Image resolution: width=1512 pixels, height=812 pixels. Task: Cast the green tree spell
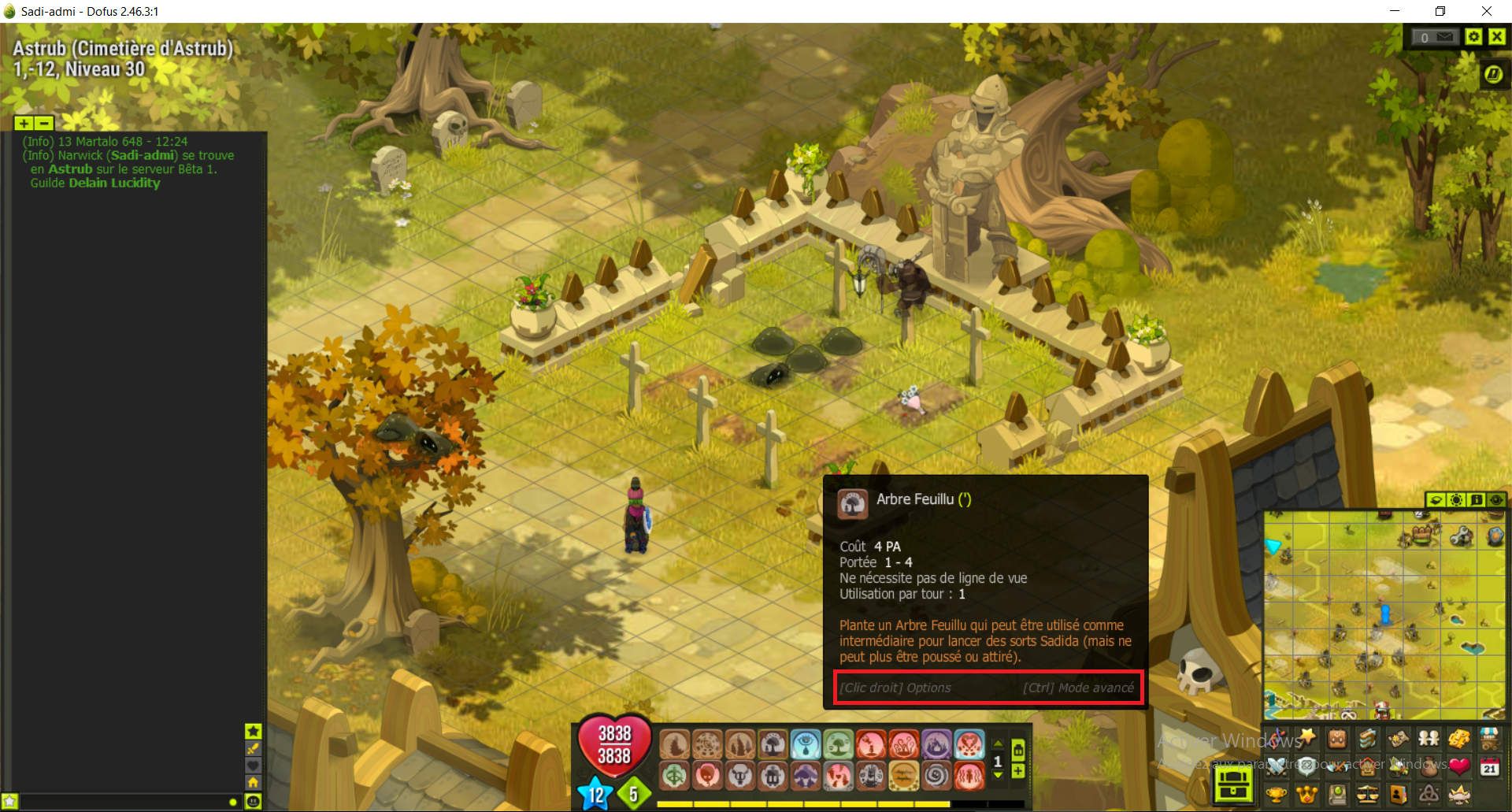838,744
